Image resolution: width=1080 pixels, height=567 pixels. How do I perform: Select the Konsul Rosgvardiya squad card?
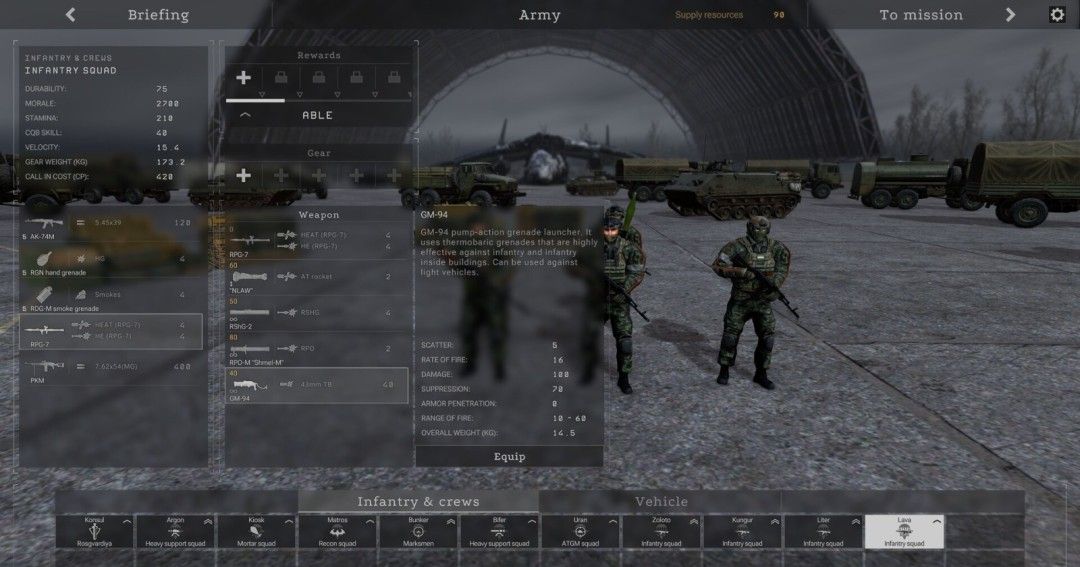94,532
